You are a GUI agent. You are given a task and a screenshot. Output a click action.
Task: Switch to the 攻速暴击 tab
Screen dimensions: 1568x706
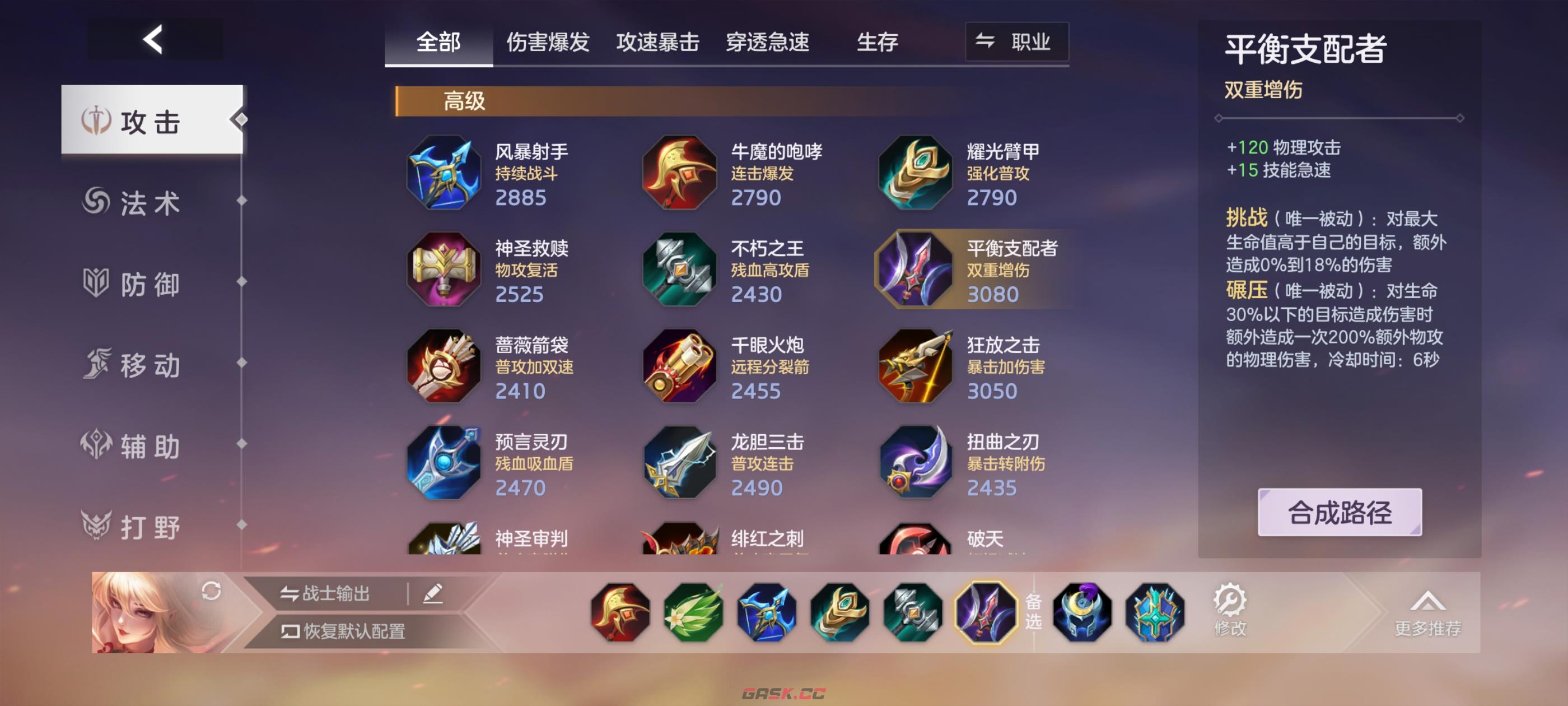pyautogui.click(x=657, y=43)
